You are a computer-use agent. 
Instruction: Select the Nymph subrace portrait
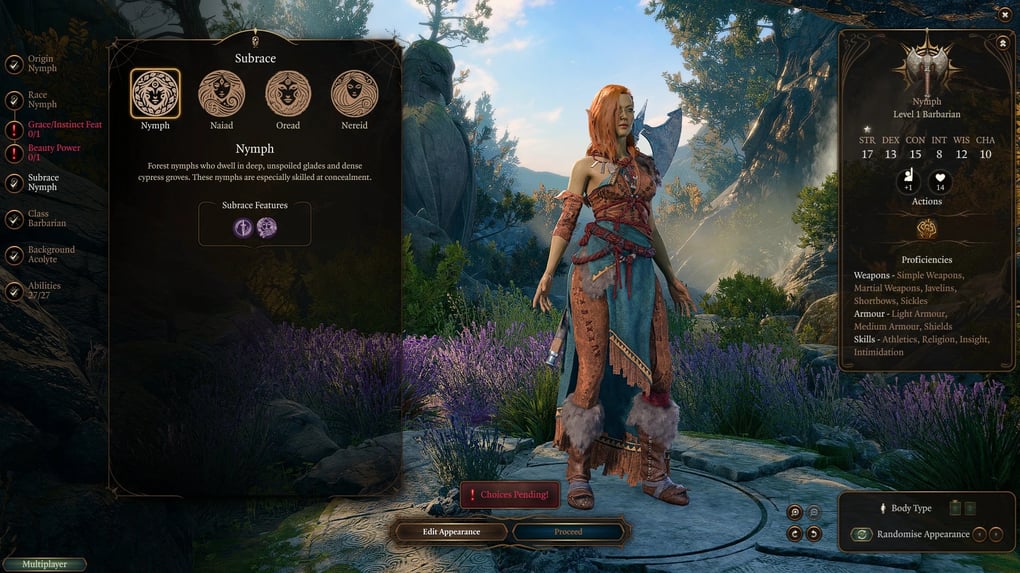pyautogui.click(x=155, y=94)
